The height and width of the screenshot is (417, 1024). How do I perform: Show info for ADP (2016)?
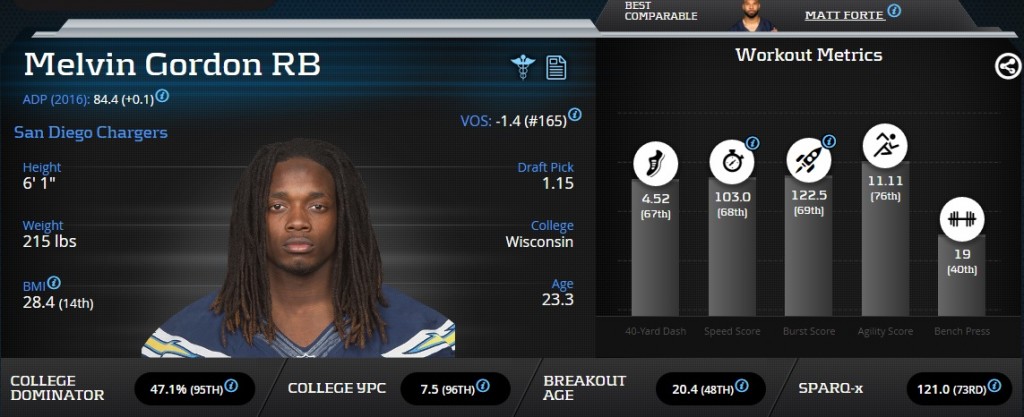point(162,96)
